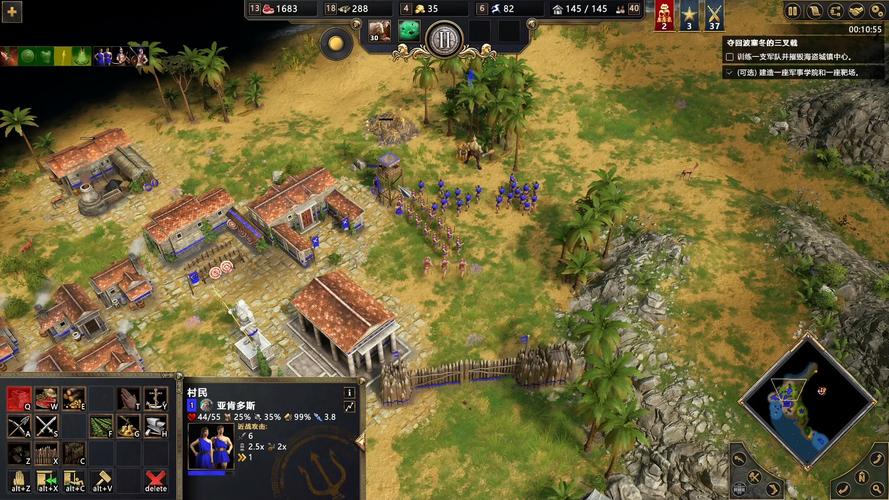Select the crossed swords military banner

(714, 15)
